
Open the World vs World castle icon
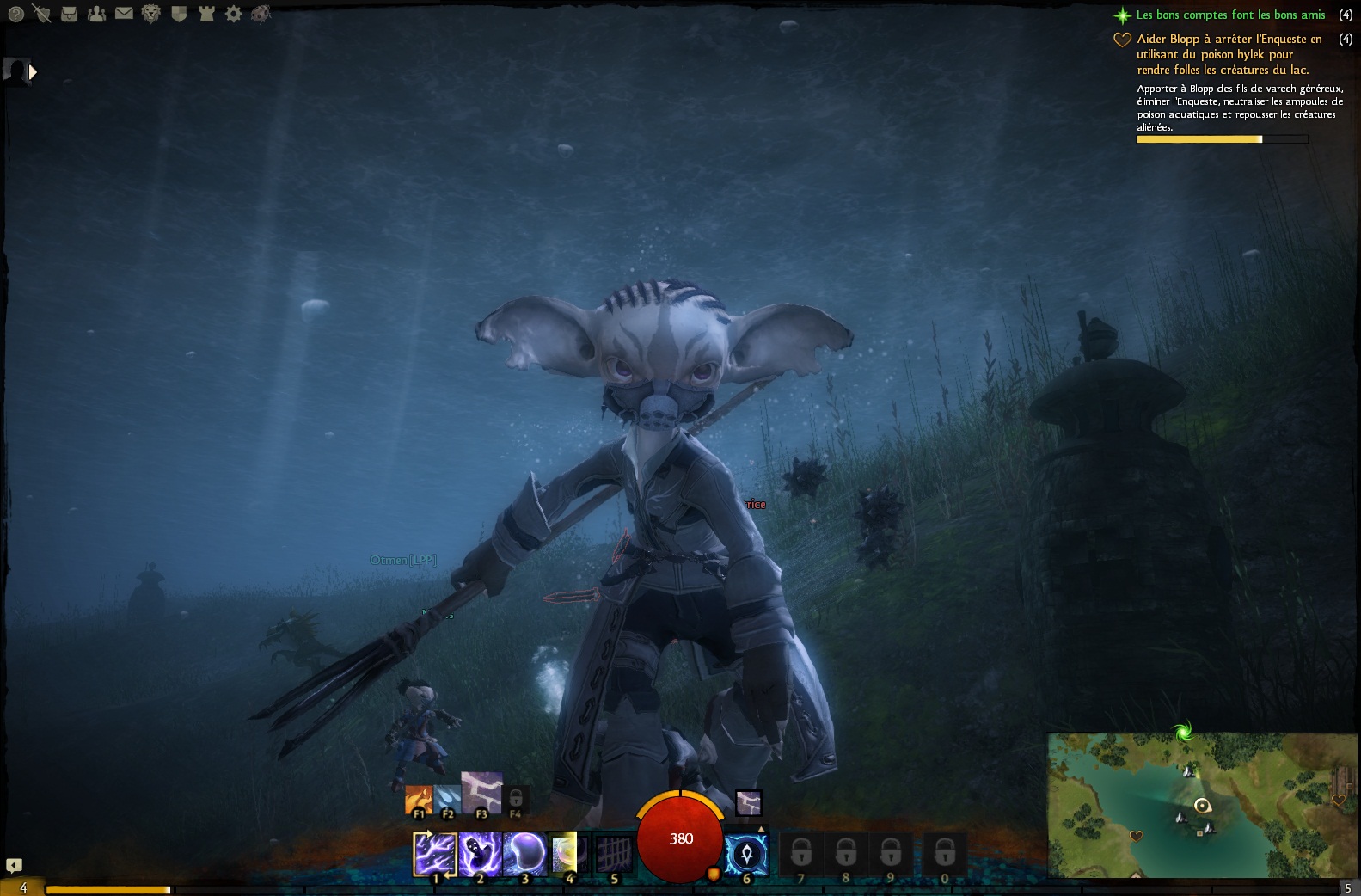[206, 14]
